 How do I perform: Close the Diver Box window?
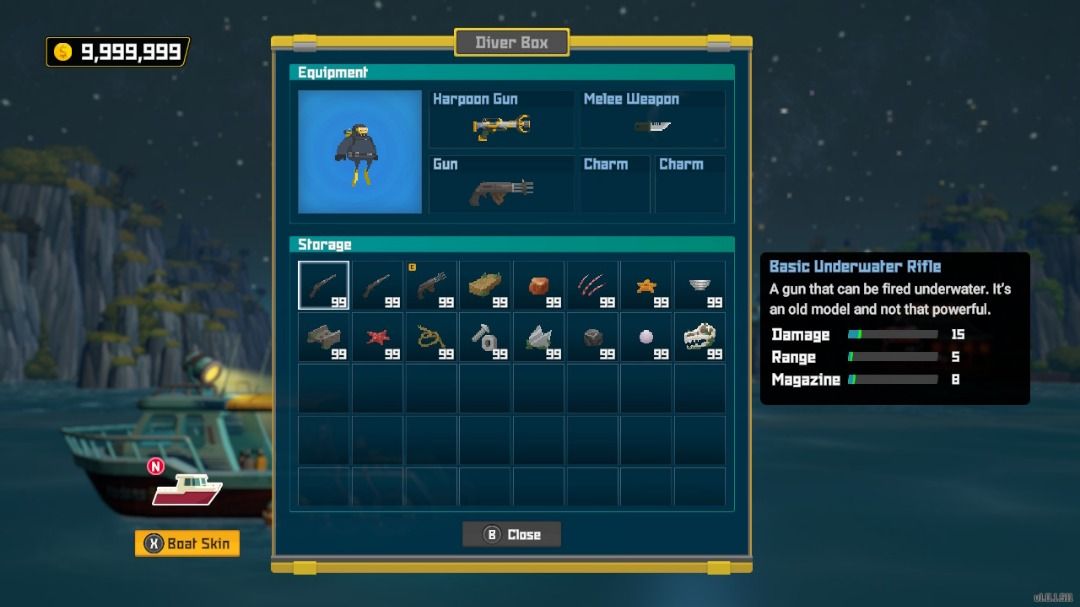click(x=511, y=535)
